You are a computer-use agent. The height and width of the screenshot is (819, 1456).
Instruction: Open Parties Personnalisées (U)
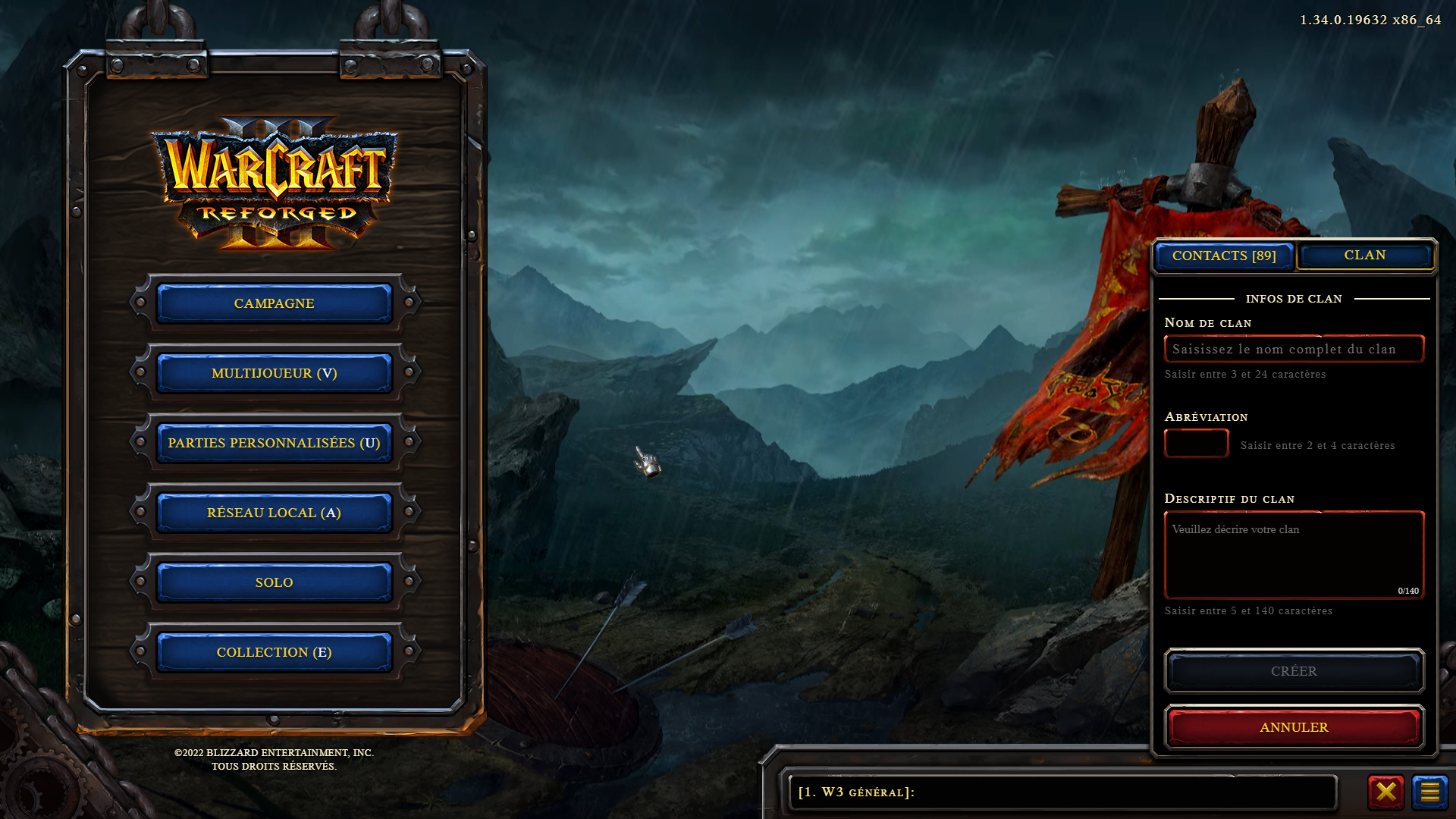click(x=274, y=443)
